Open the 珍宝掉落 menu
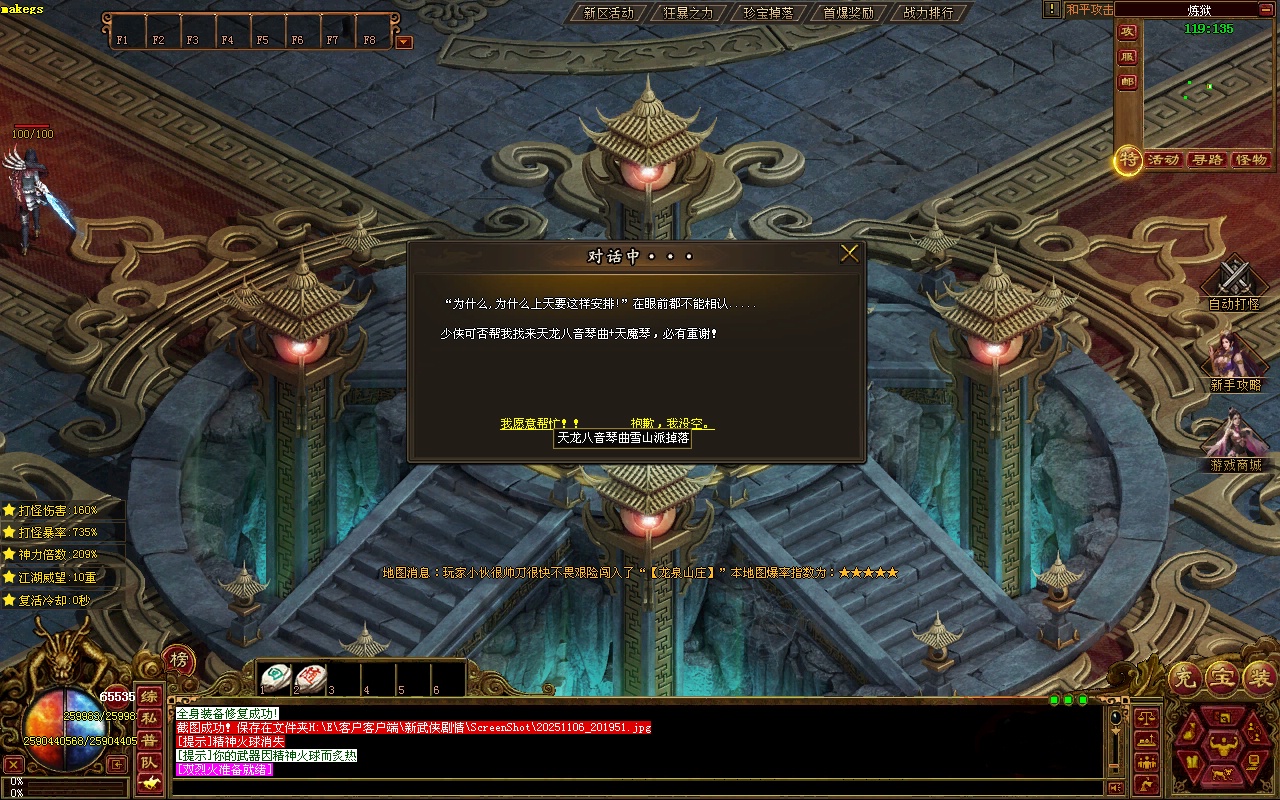 768,13
